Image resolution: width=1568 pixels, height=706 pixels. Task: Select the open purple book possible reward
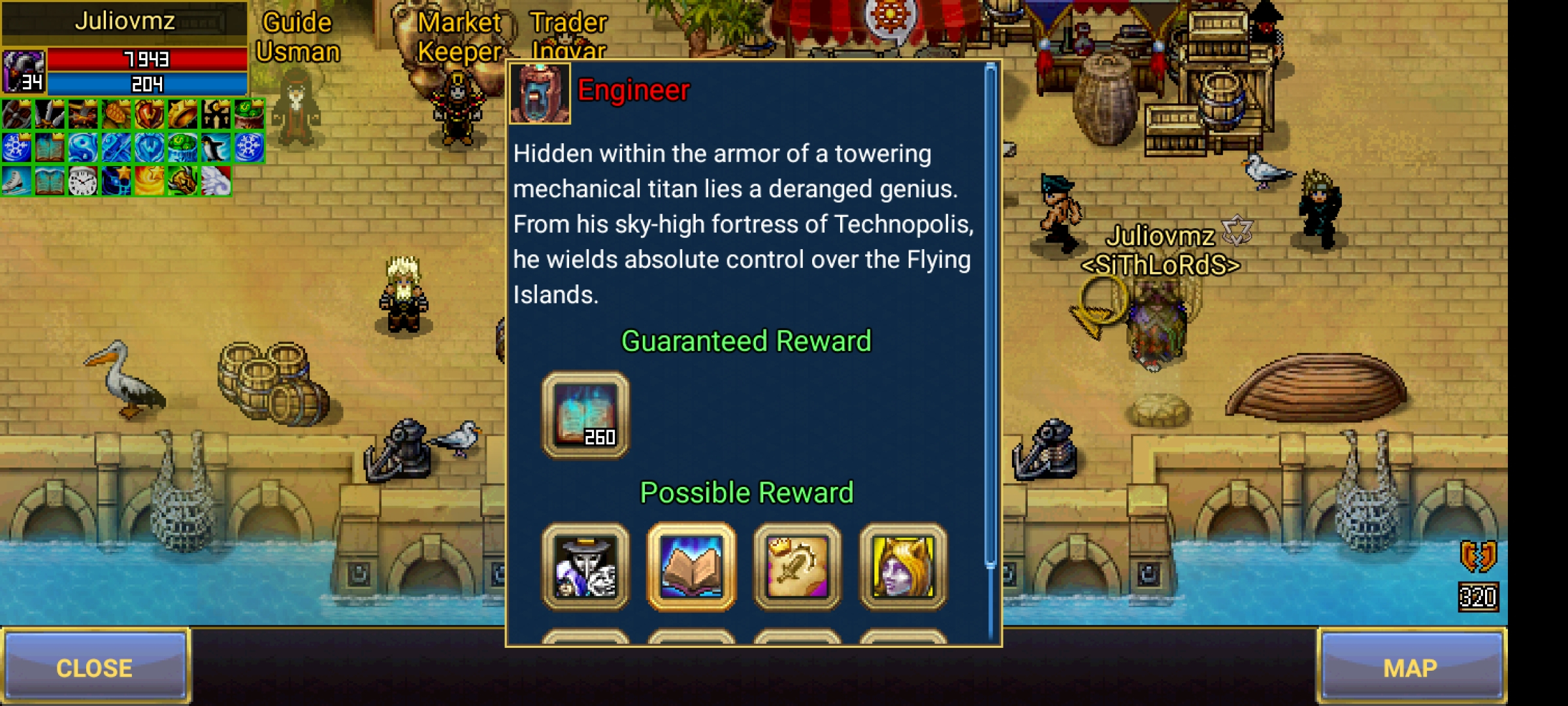[691, 567]
